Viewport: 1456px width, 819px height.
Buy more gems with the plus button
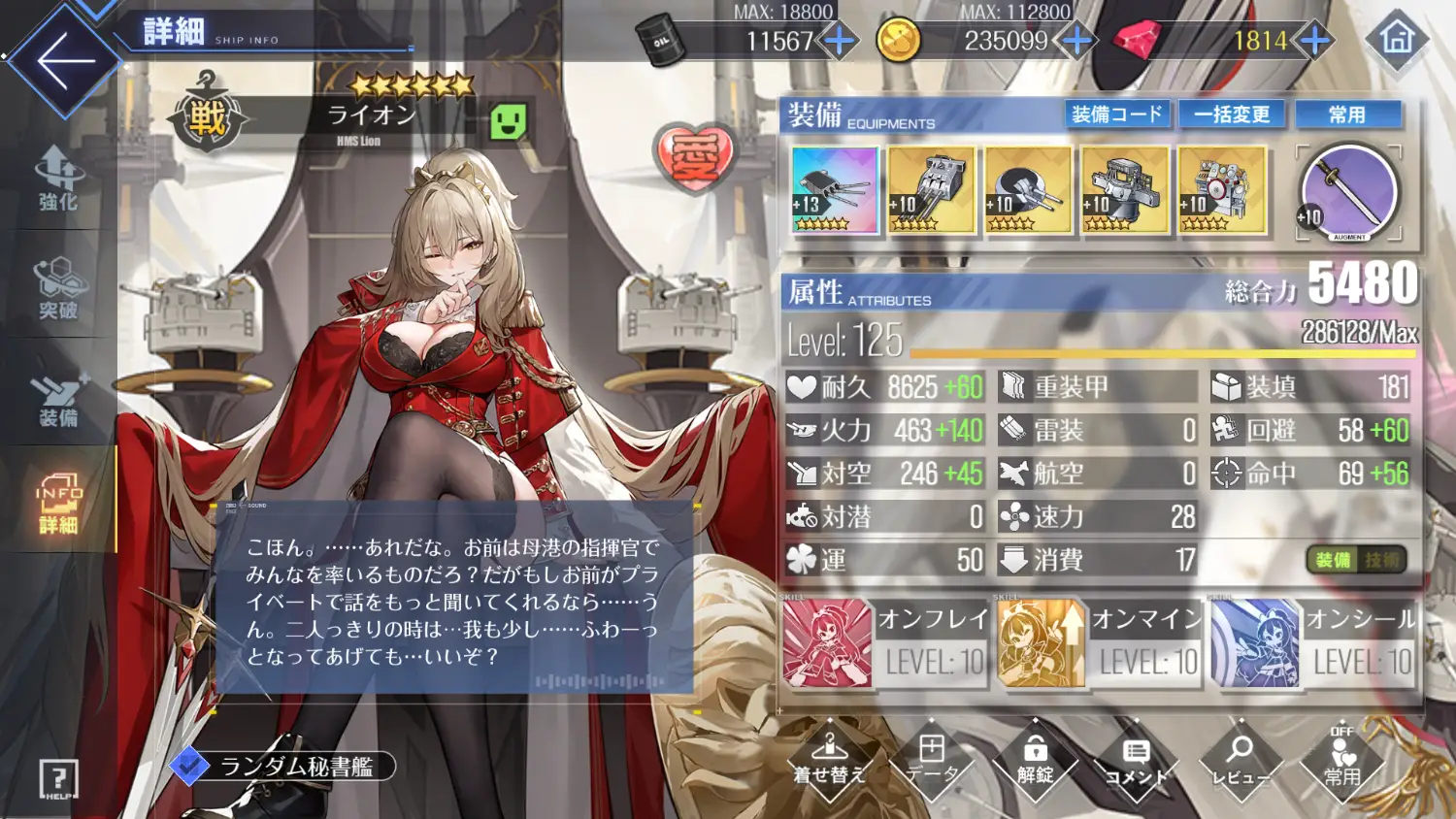[x=1314, y=41]
